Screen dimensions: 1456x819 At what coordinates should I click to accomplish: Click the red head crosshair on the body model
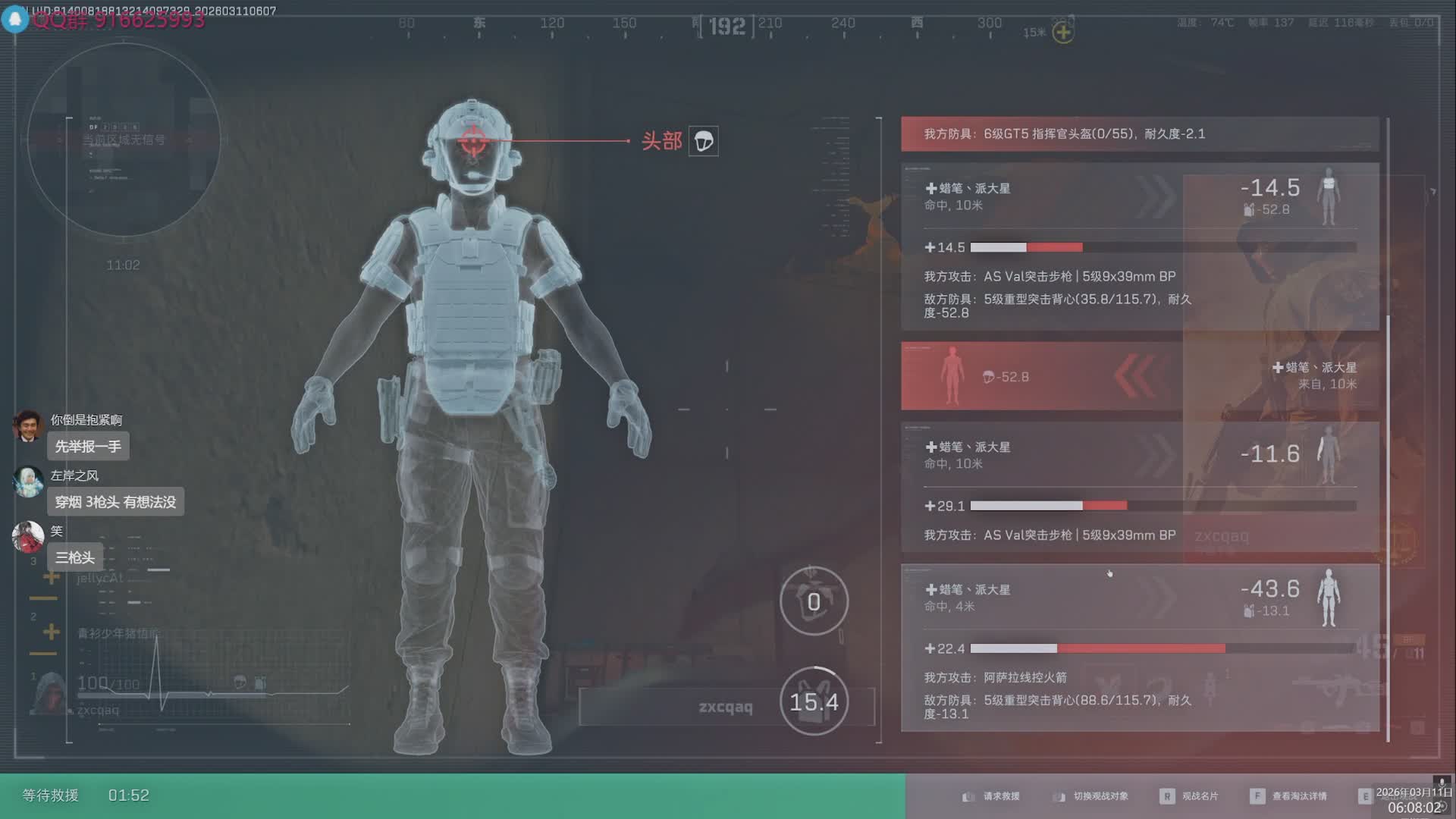pyautogui.click(x=472, y=141)
